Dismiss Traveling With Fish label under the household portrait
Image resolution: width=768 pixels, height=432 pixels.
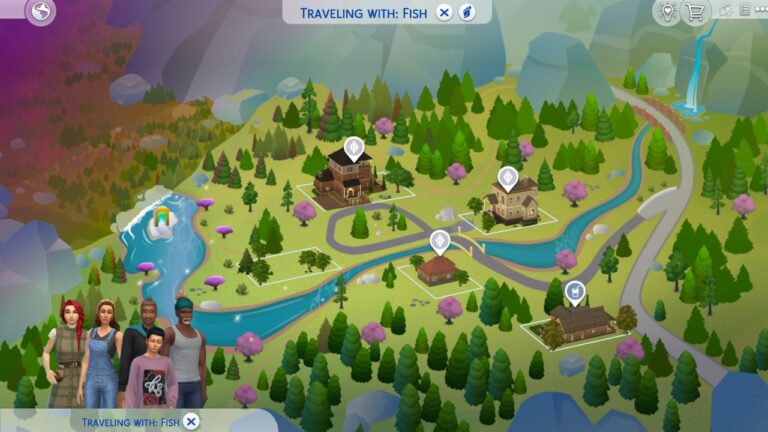pyautogui.click(x=192, y=421)
